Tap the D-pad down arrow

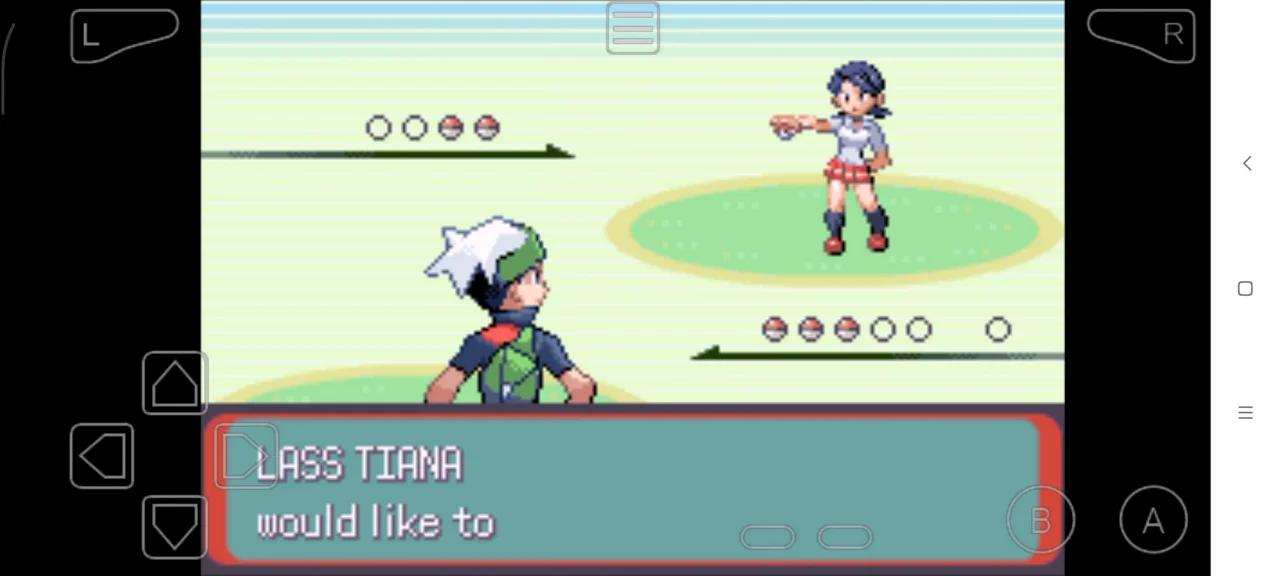[175, 526]
